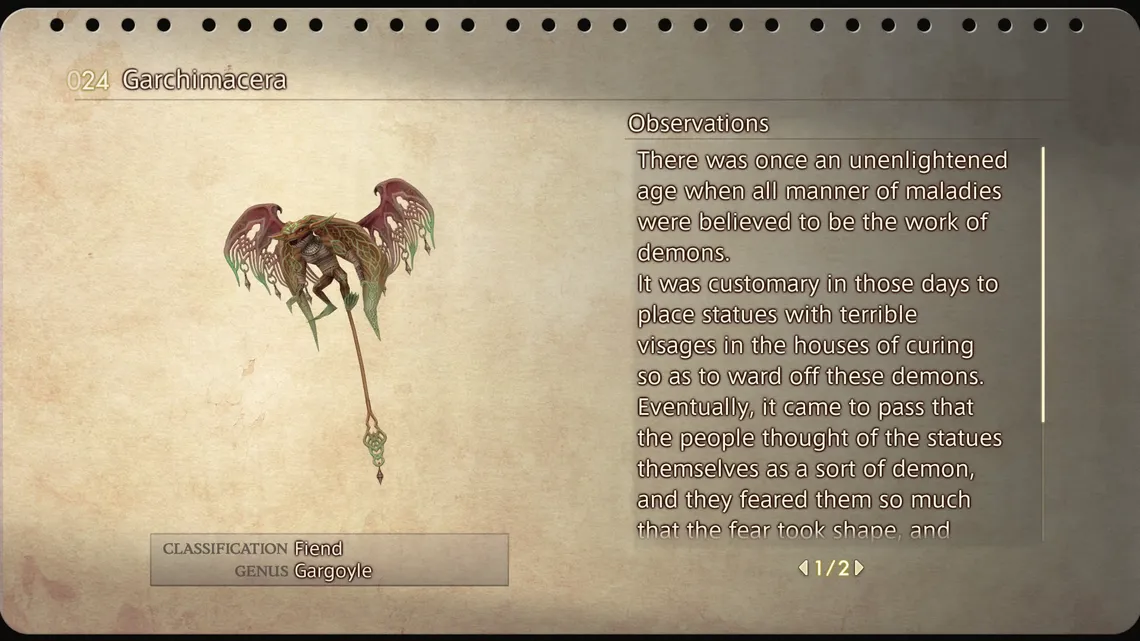Go back with the previous page arrow
1140x641 pixels.
[803, 568]
